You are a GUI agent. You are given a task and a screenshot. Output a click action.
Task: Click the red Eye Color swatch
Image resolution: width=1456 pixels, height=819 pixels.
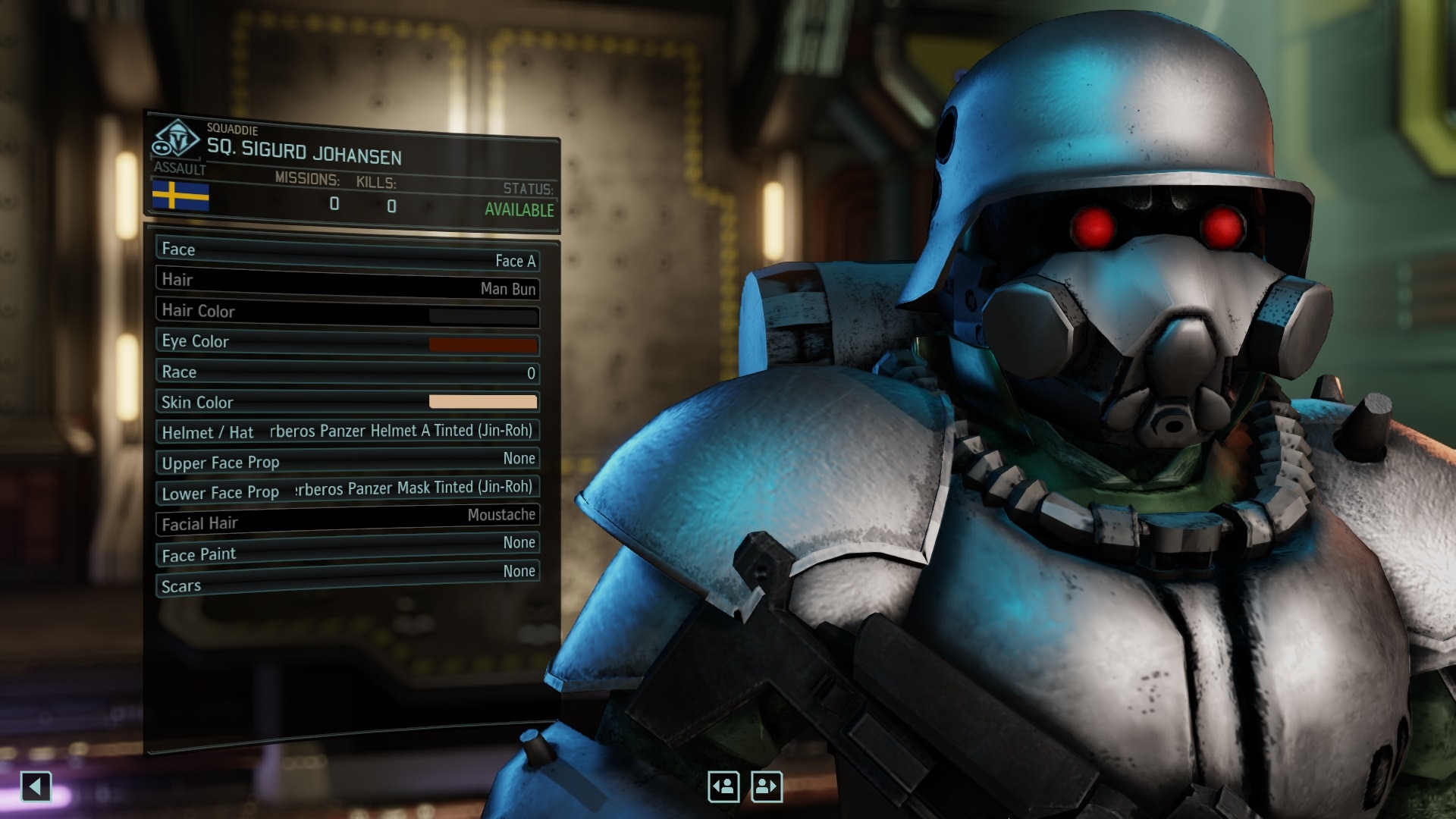(483, 345)
